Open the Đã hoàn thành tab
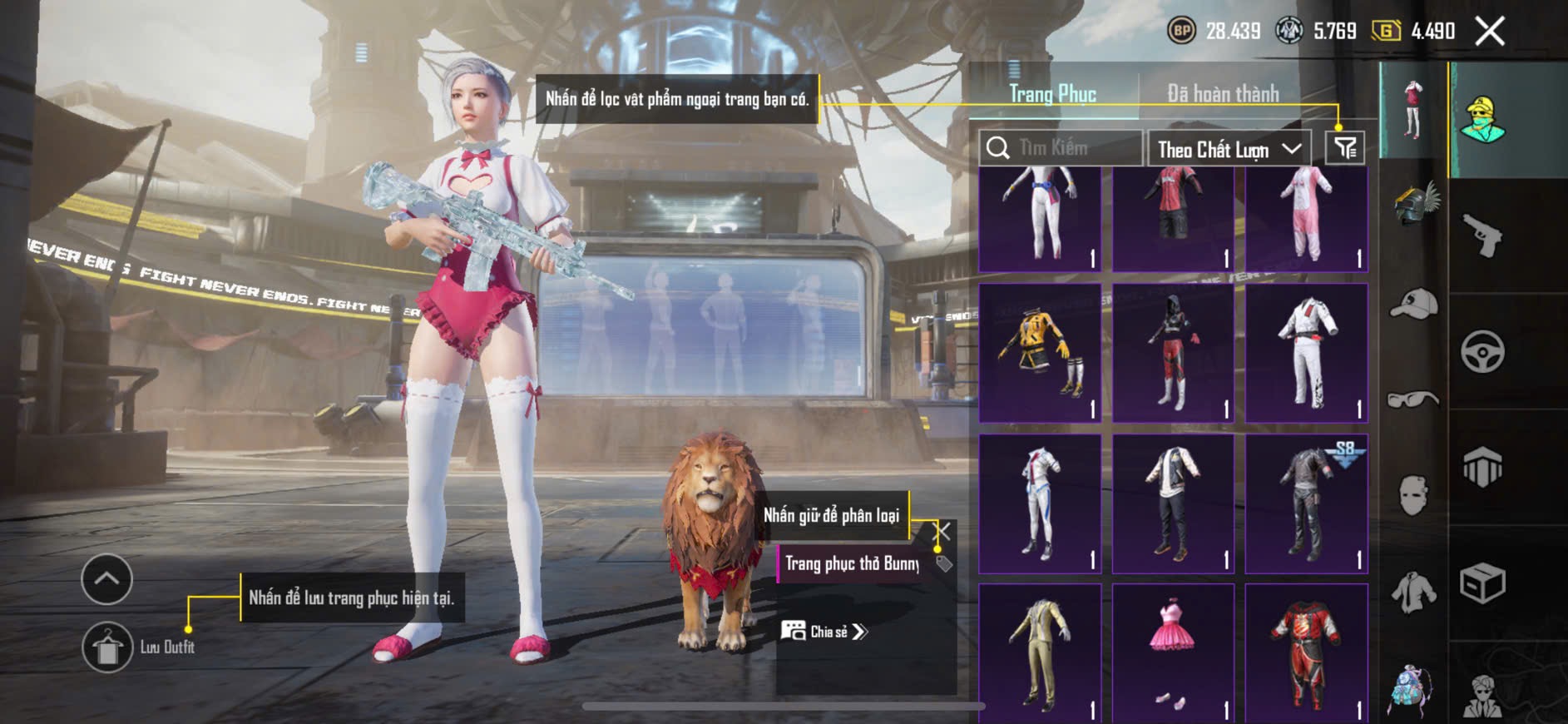The image size is (1568, 724). point(1222,94)
